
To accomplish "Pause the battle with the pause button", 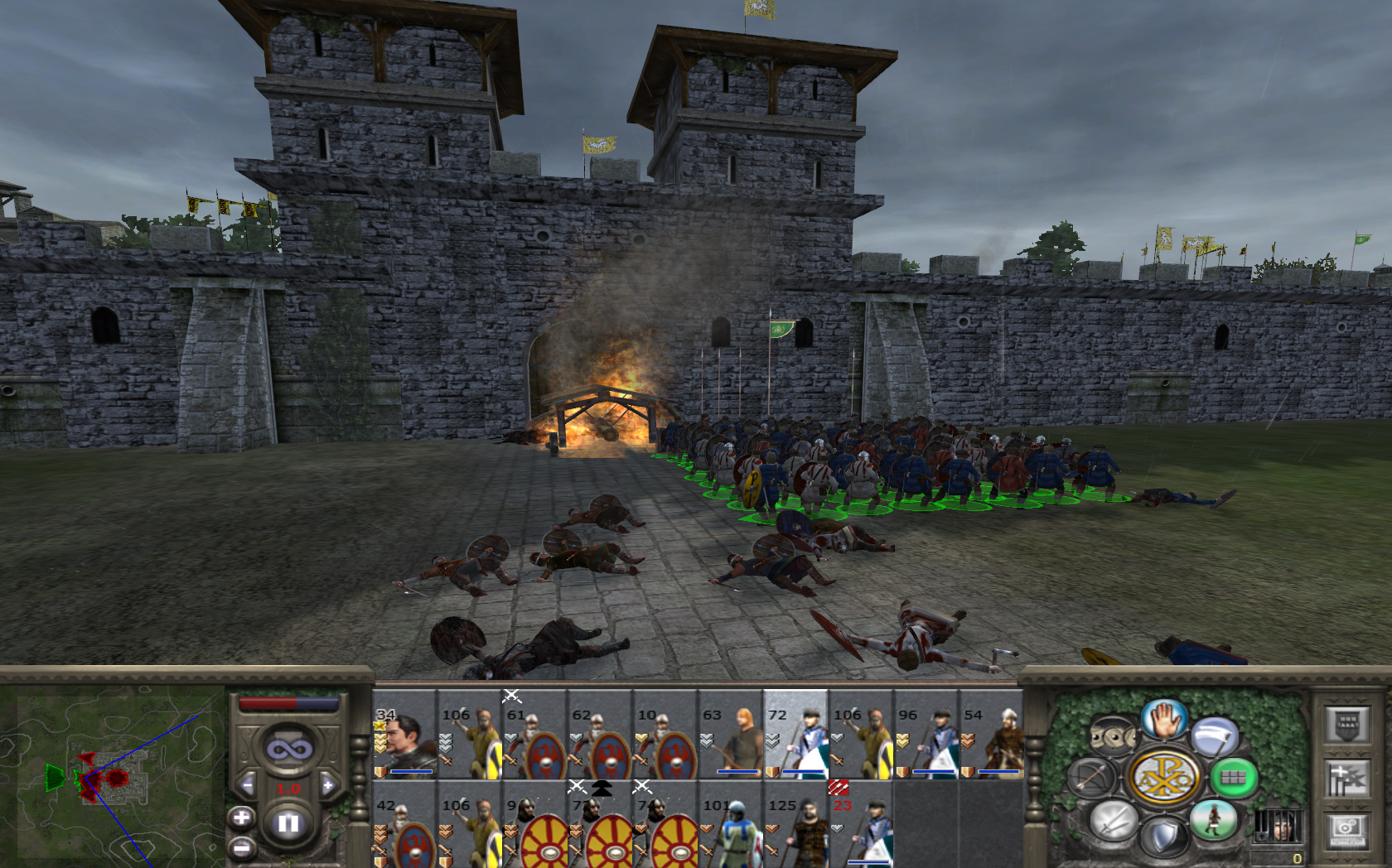I will pyautogui.click(x=288, y=823).
